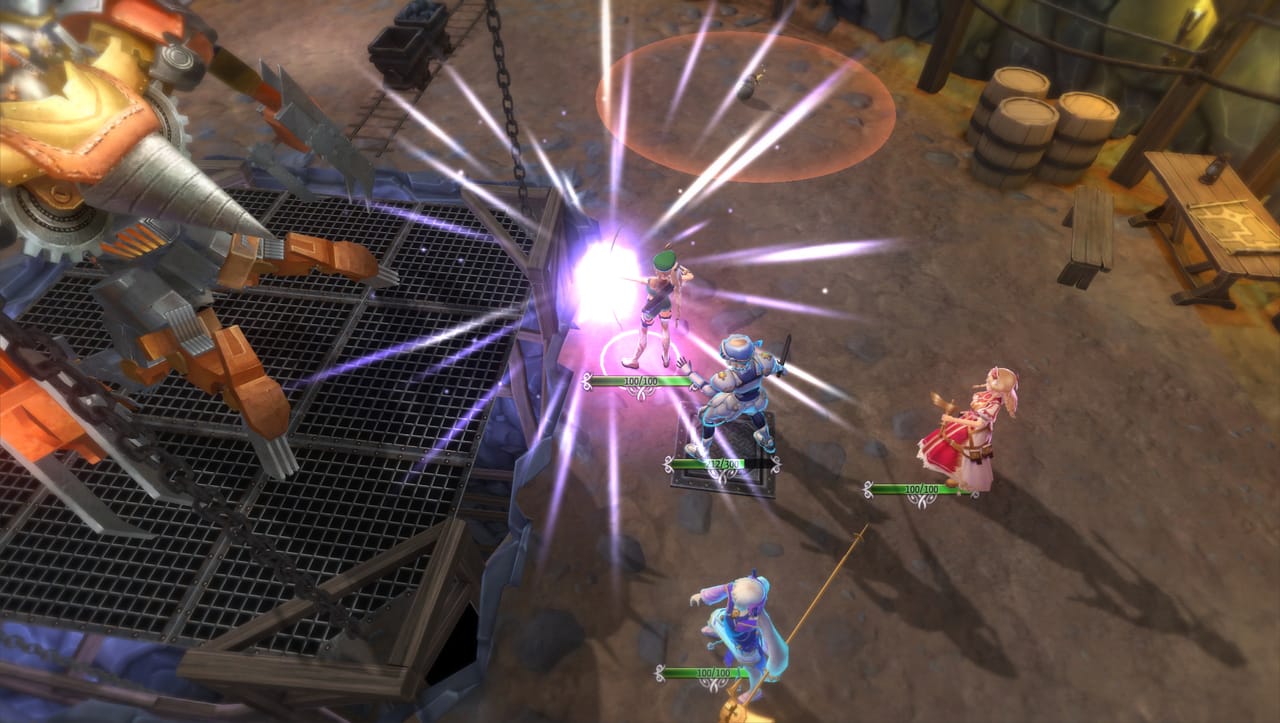Click the green-hatted archer firing magic

tap(660, 300)
